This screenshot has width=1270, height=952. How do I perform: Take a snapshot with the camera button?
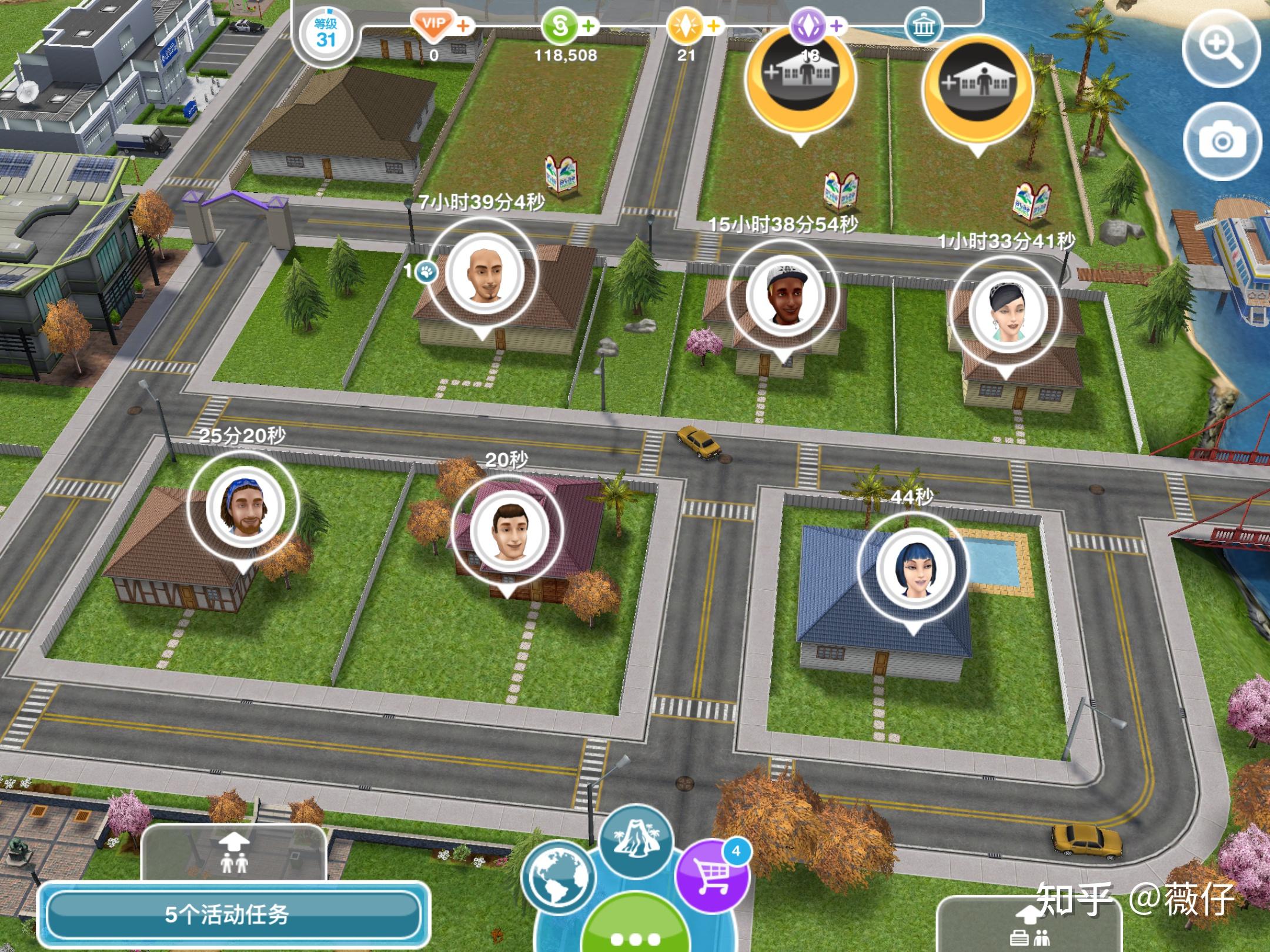pyautogui.click(x=1221, y=141)
